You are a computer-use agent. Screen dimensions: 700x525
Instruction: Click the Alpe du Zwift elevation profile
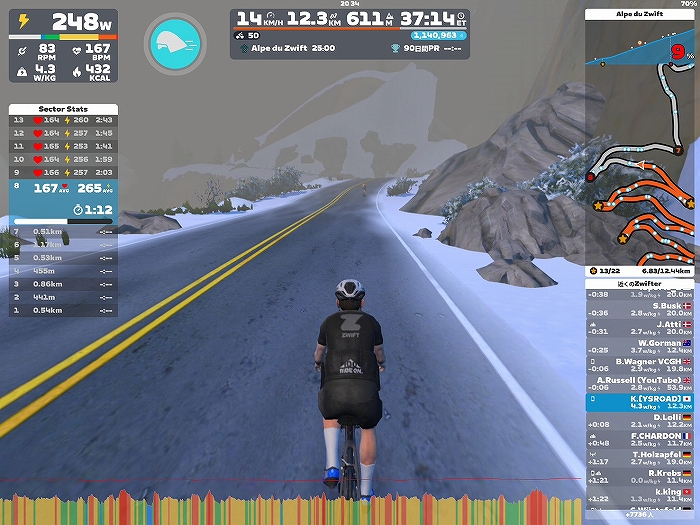click(x=640, y=45)
